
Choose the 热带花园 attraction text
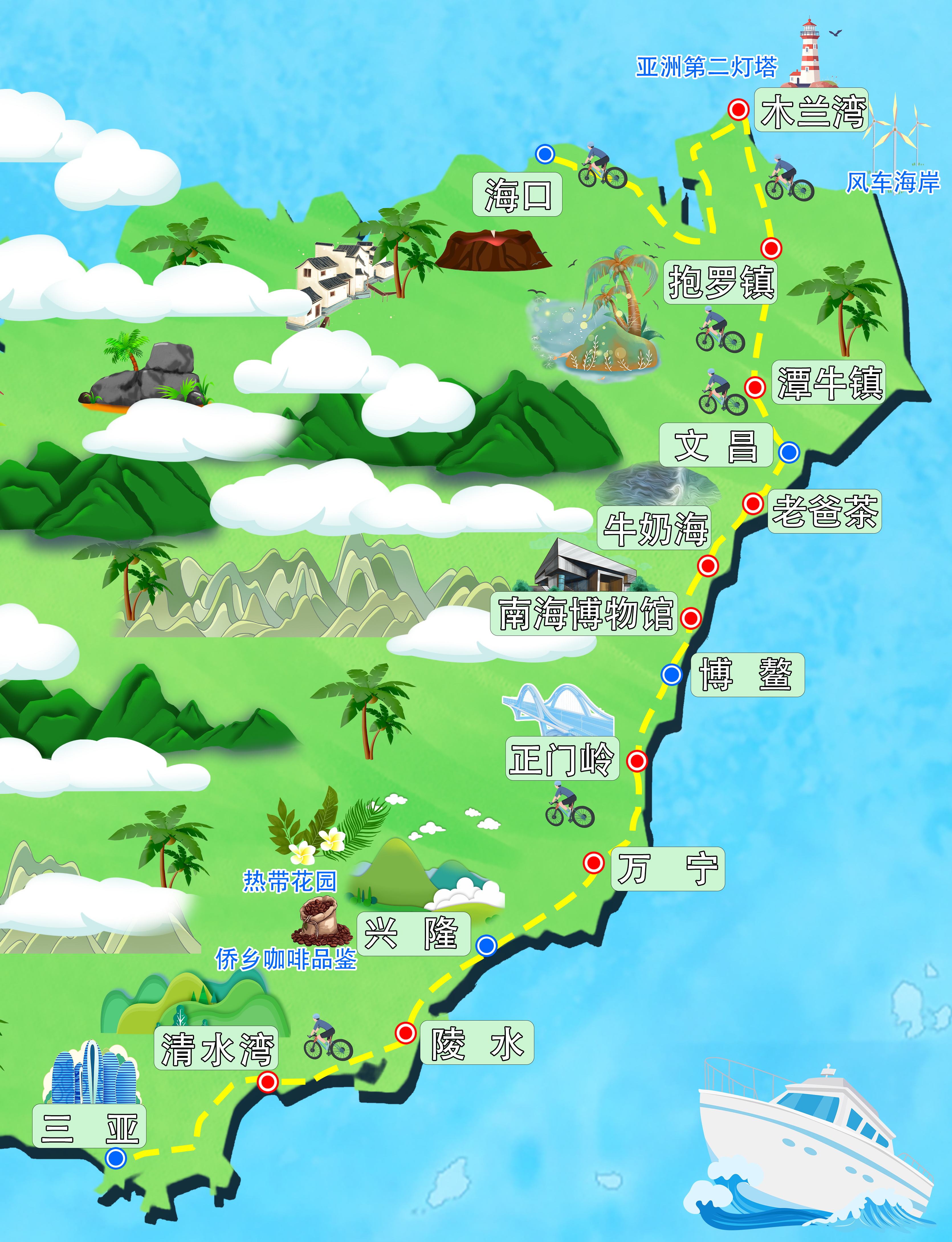coord(290,881)
